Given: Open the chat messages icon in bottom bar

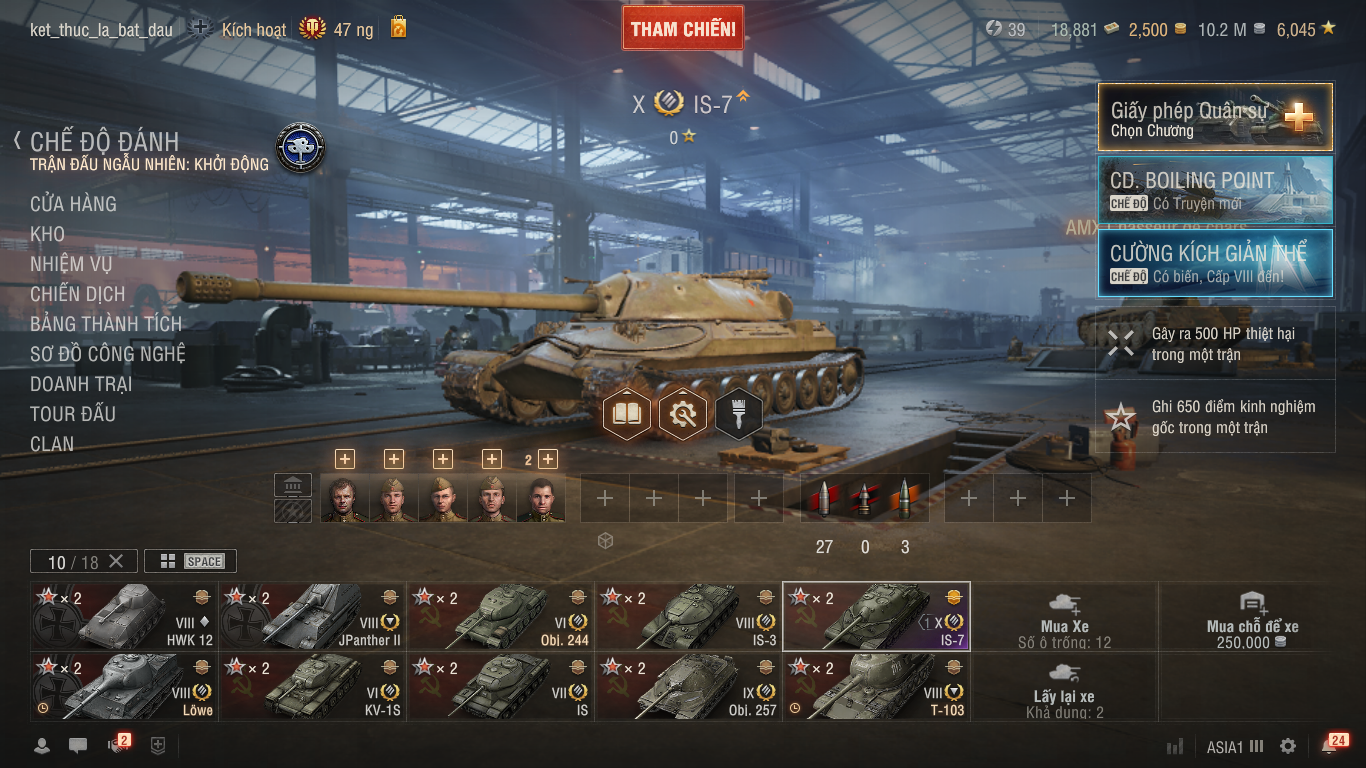Looking at the screenshot, I should point(78,746).
